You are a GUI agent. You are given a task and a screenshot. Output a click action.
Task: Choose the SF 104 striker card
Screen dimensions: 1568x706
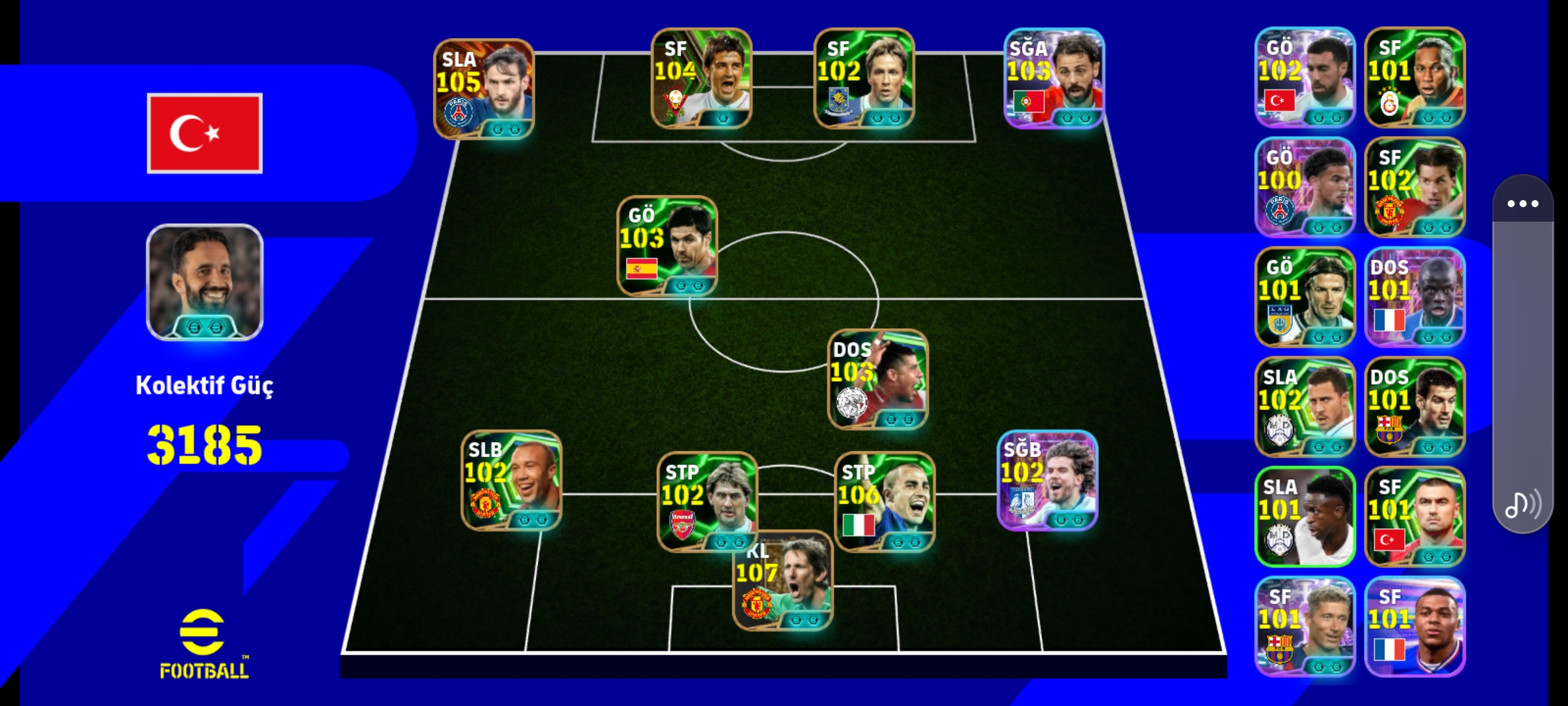[x=701, y=78]
